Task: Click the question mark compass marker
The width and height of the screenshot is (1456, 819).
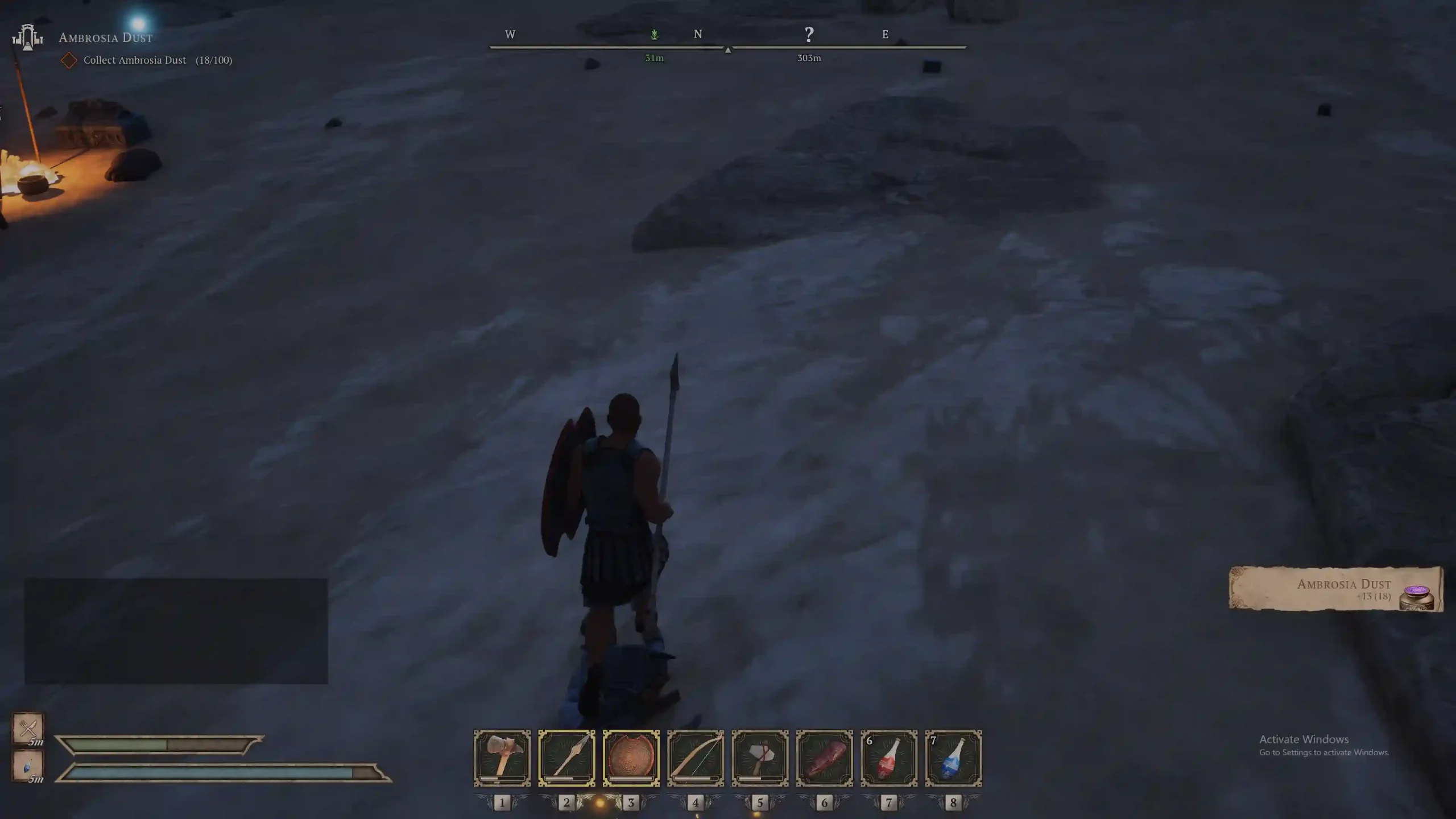Action: click(x=809, y=35)
